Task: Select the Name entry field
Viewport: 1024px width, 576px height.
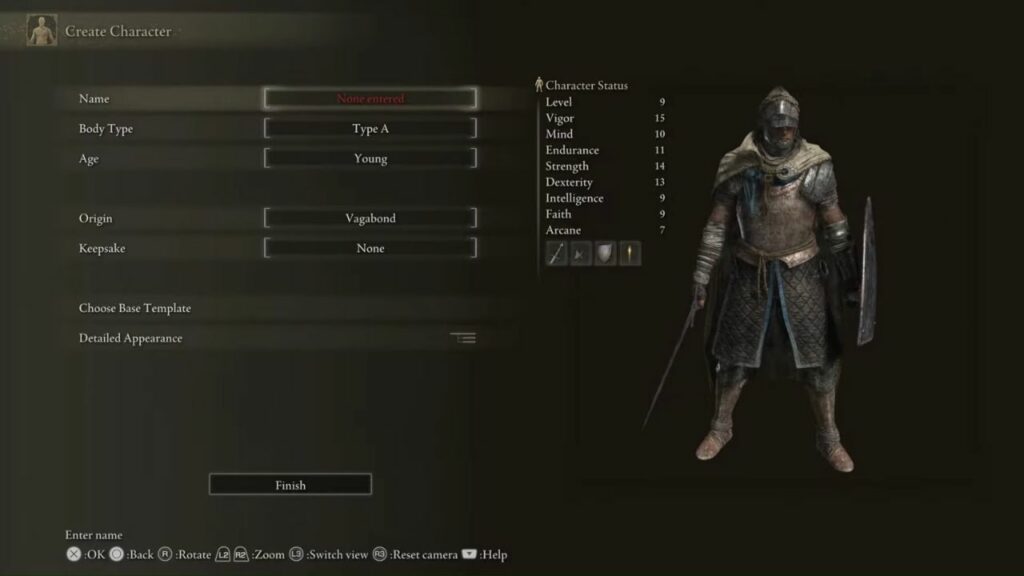Action: click(370, 99)
